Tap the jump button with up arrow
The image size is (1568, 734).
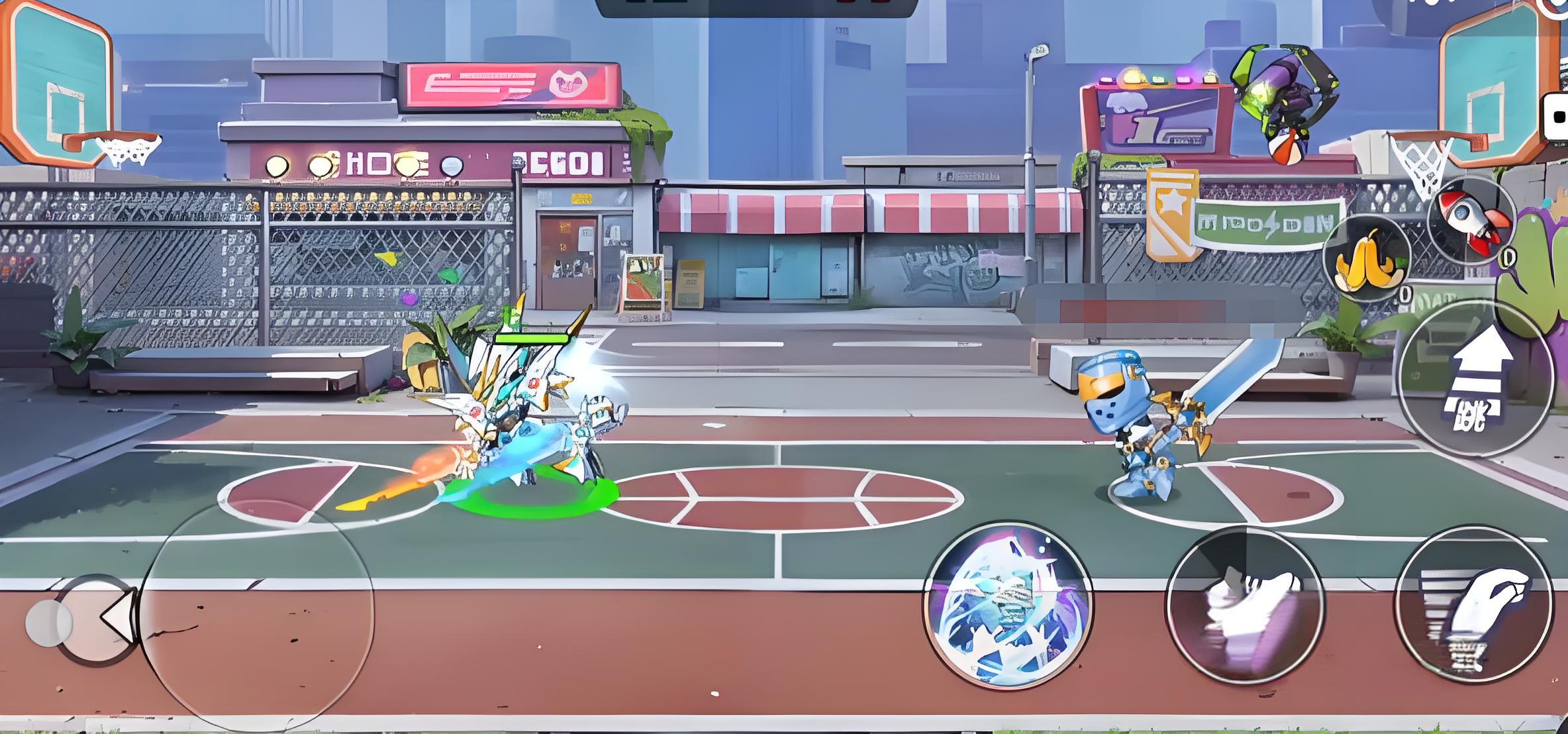(x=1477, y=379)
